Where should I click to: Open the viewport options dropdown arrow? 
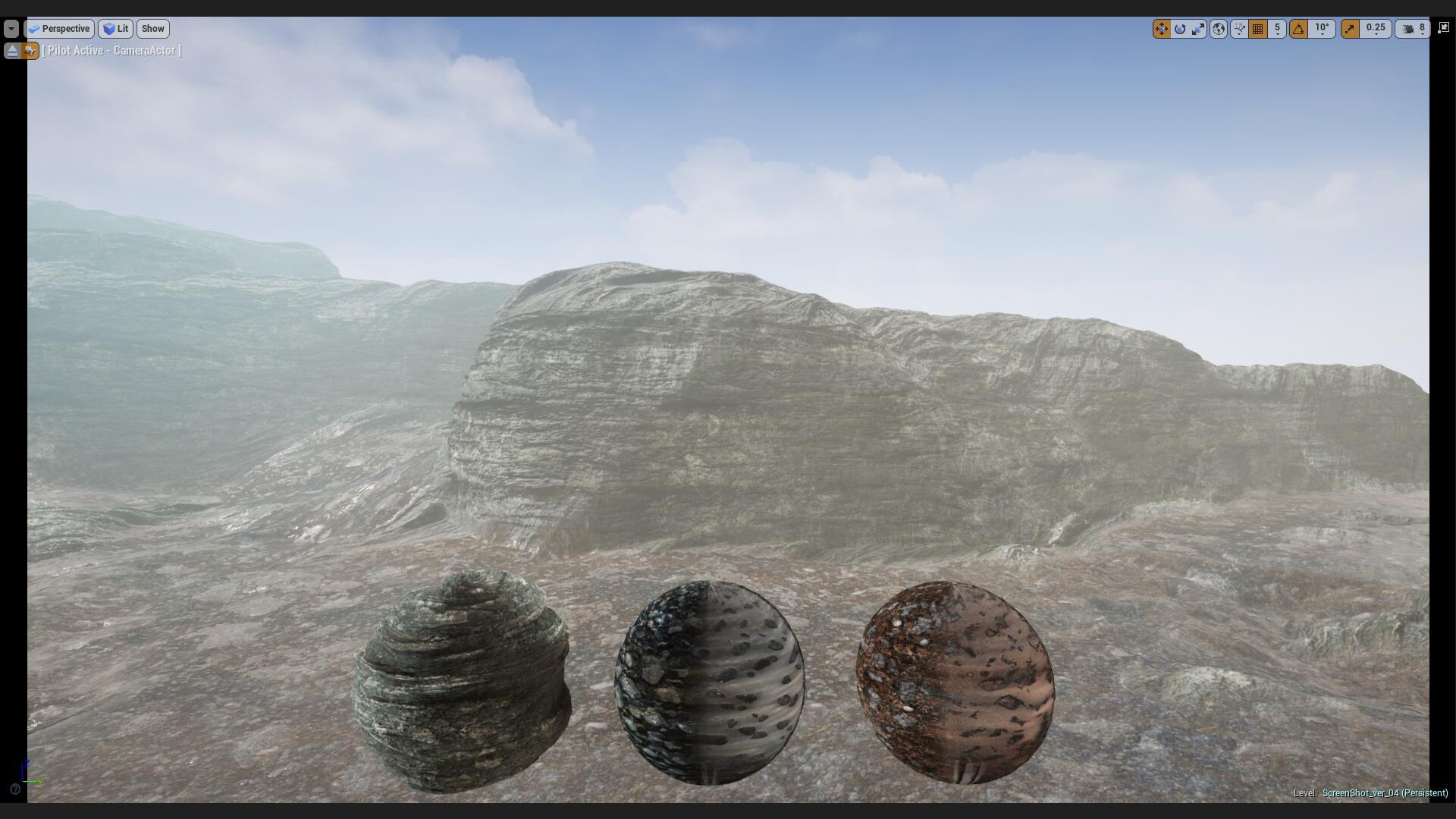click(11, 28)
